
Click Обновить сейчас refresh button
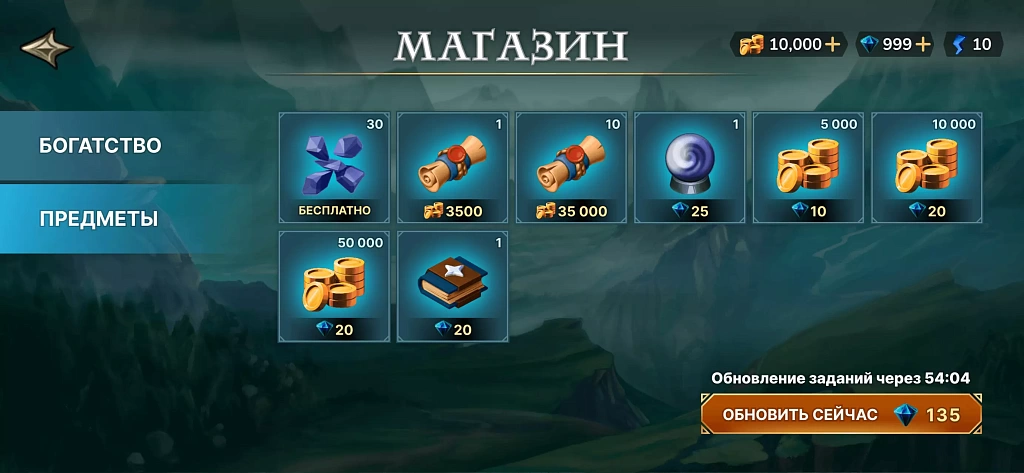point(841,414)
